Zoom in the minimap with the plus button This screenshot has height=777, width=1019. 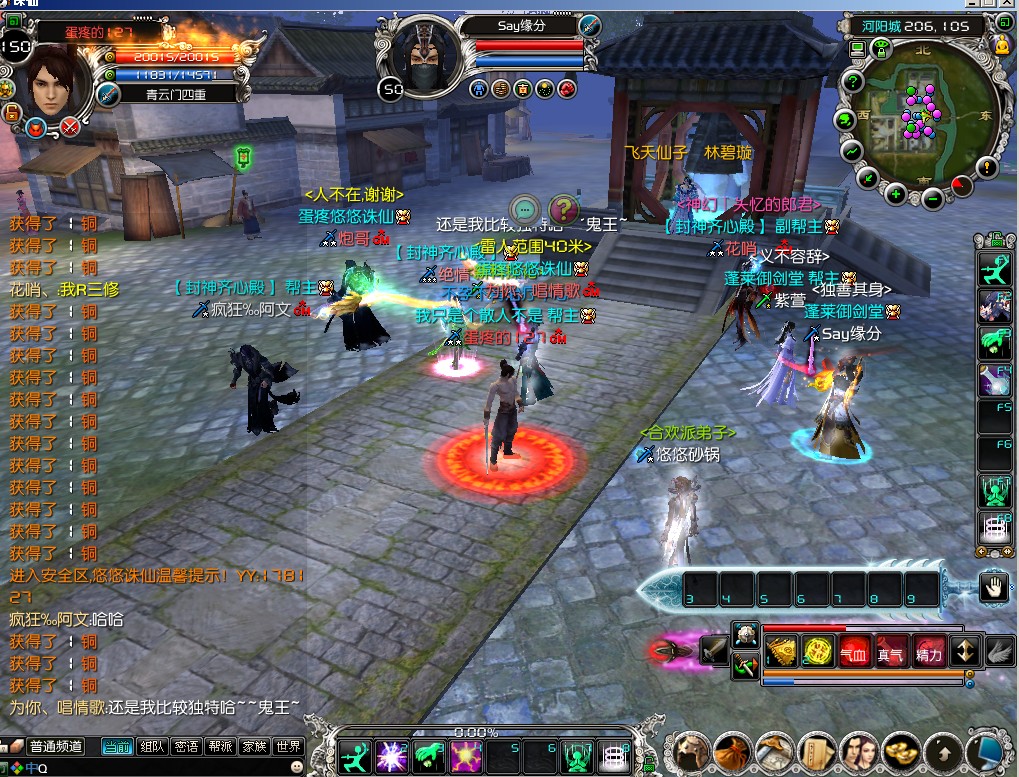click(x=896, y=194)
